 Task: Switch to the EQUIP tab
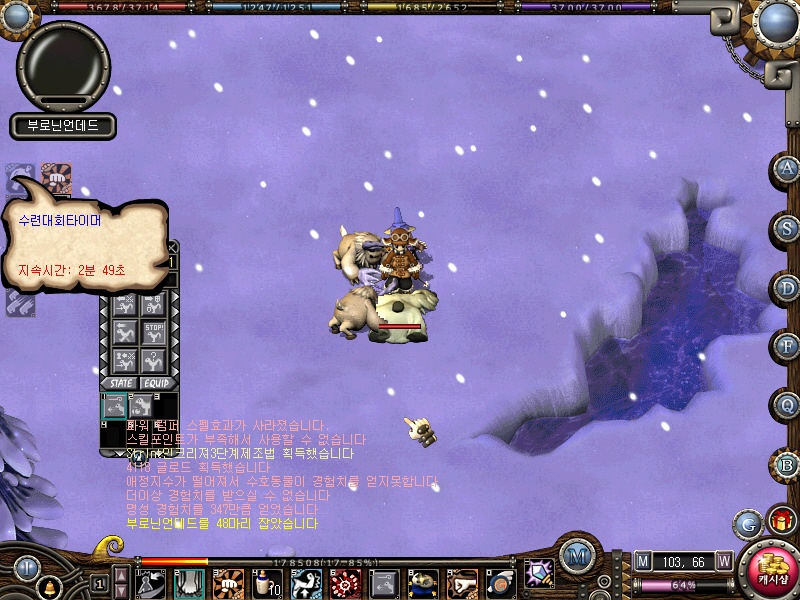(x=156, y=382)
